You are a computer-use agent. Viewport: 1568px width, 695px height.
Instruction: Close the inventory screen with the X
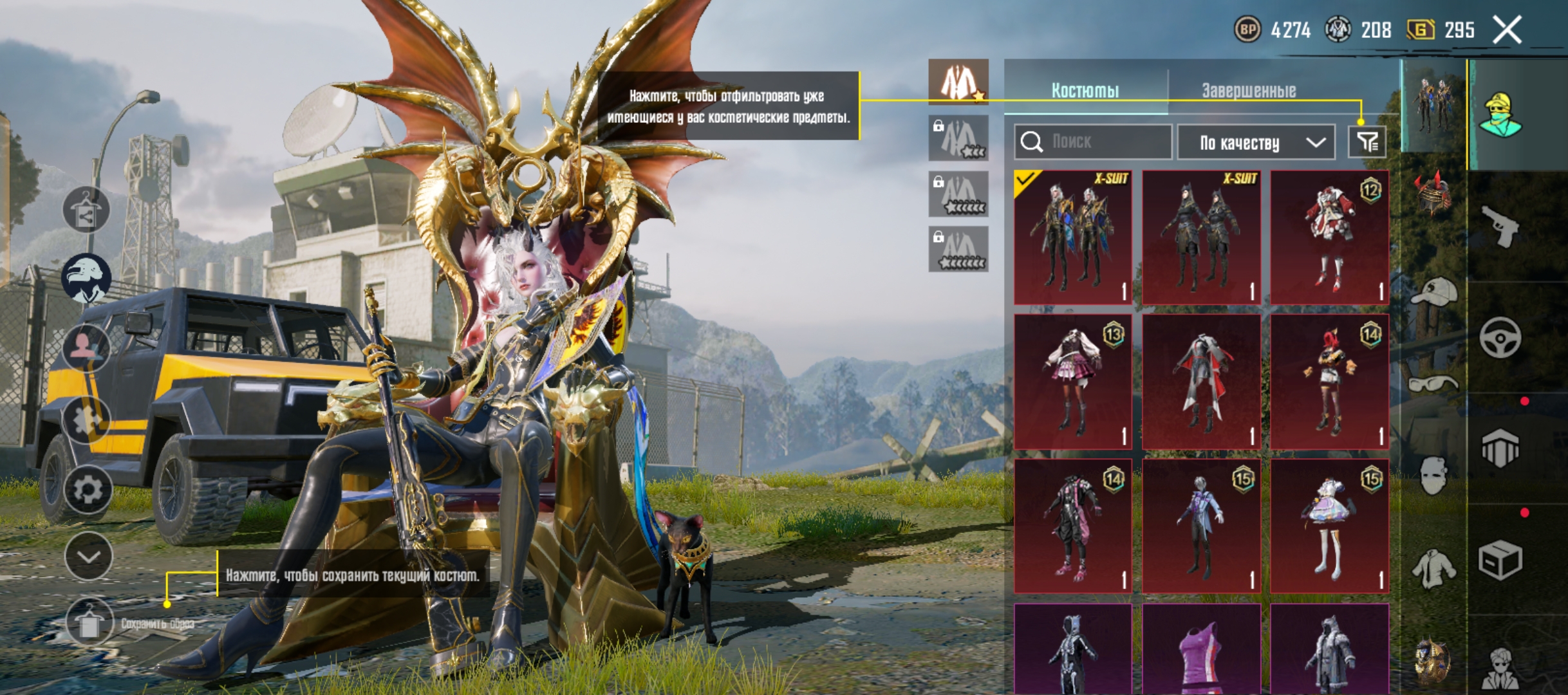[1507, 30]
